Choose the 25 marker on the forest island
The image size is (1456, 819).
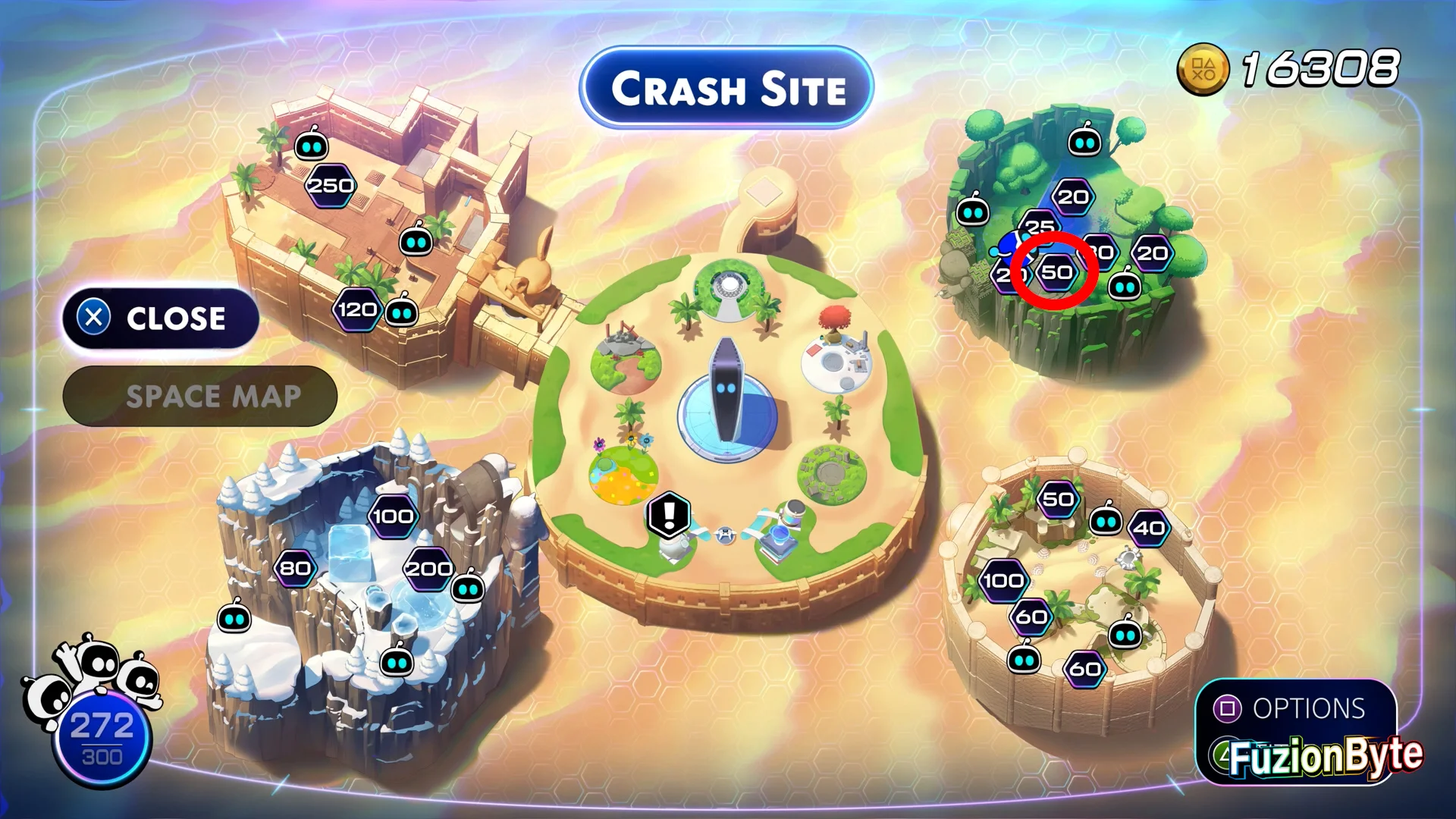pyautogui.click(x=1040, y=225)
